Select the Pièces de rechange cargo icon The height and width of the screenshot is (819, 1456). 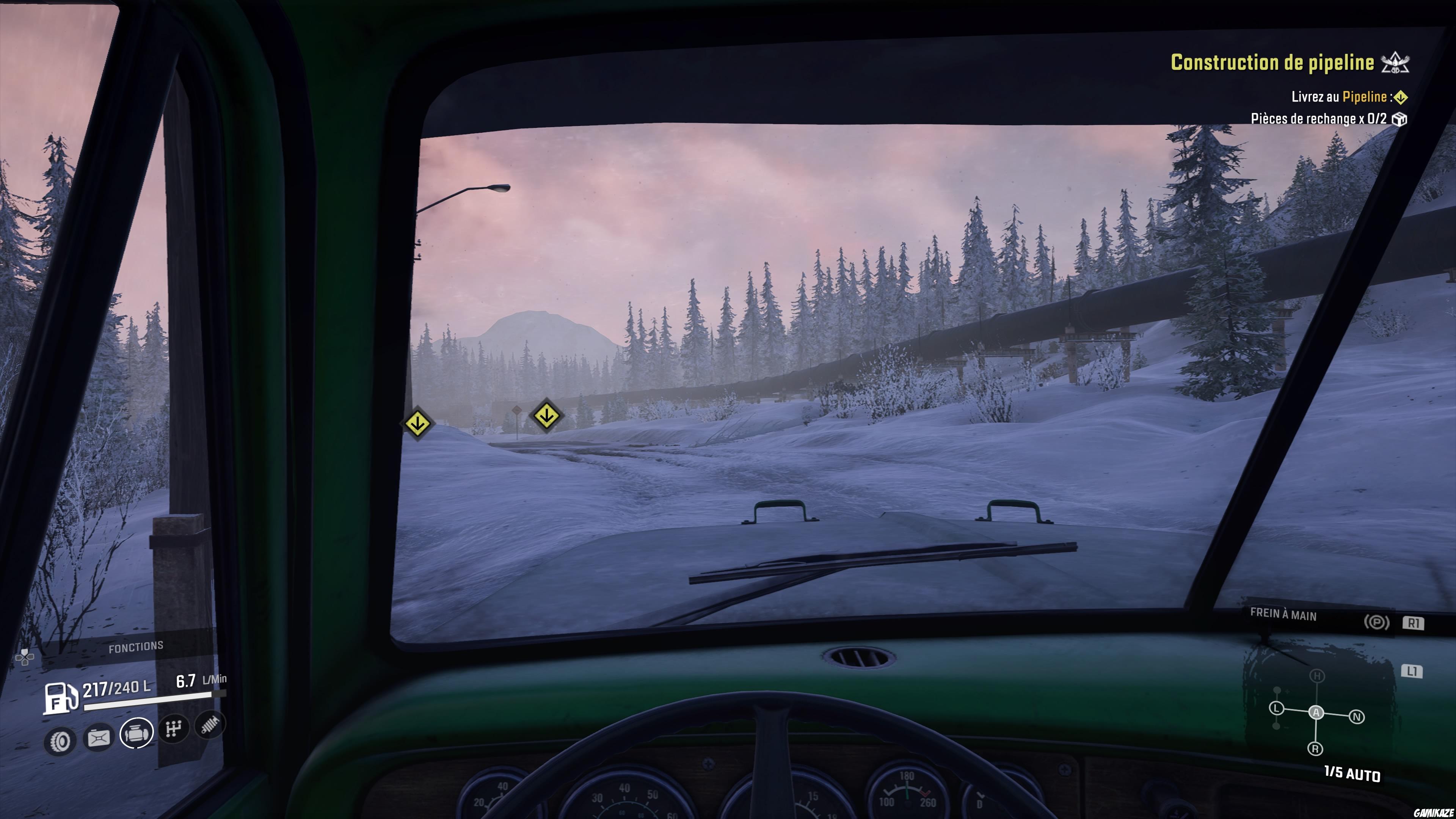(1399, 120)
